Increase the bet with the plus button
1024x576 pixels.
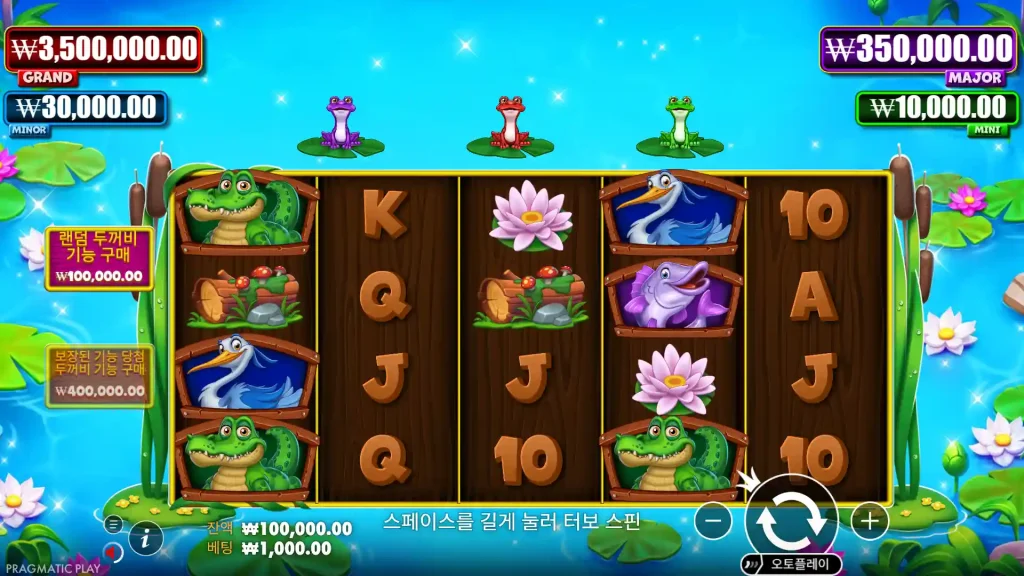click(x=869, y=521)
